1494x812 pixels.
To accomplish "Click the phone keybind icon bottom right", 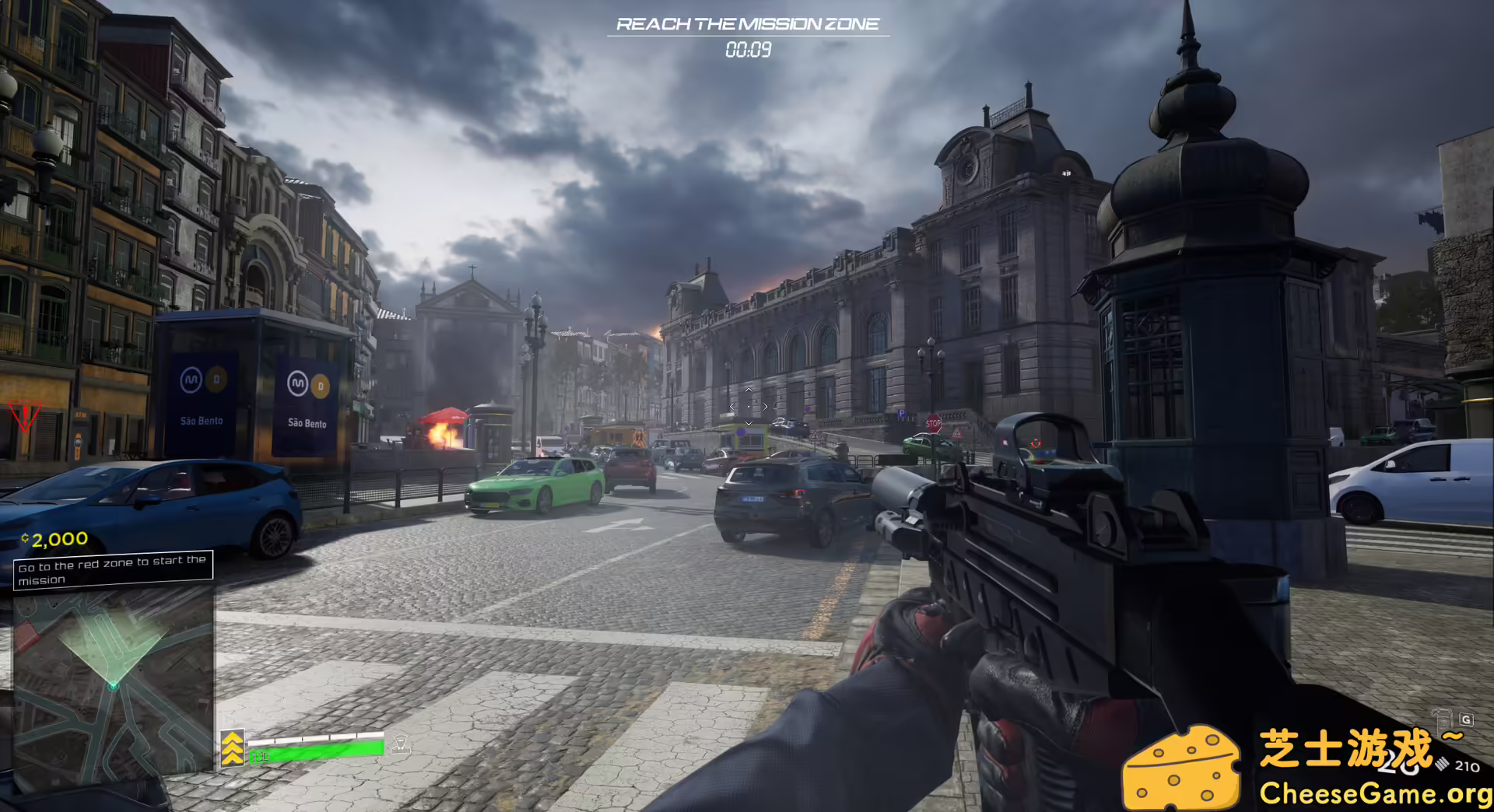I will point(1440,718).
